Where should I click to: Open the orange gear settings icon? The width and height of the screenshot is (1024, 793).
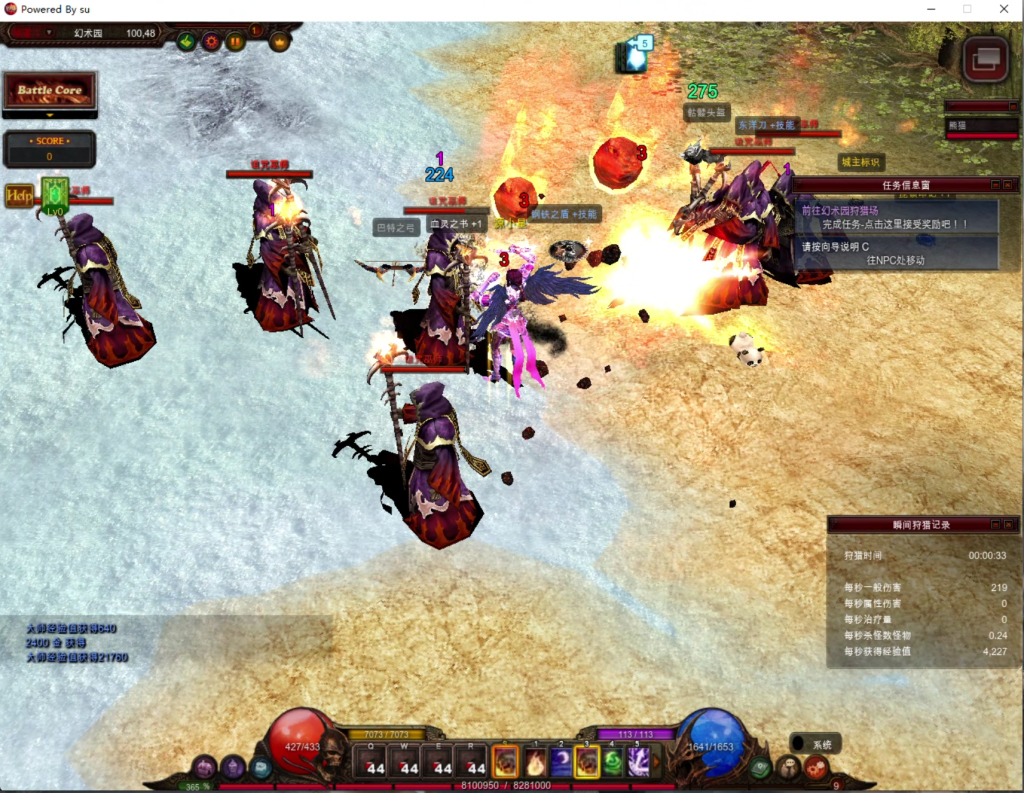click(x=211, y=41)
